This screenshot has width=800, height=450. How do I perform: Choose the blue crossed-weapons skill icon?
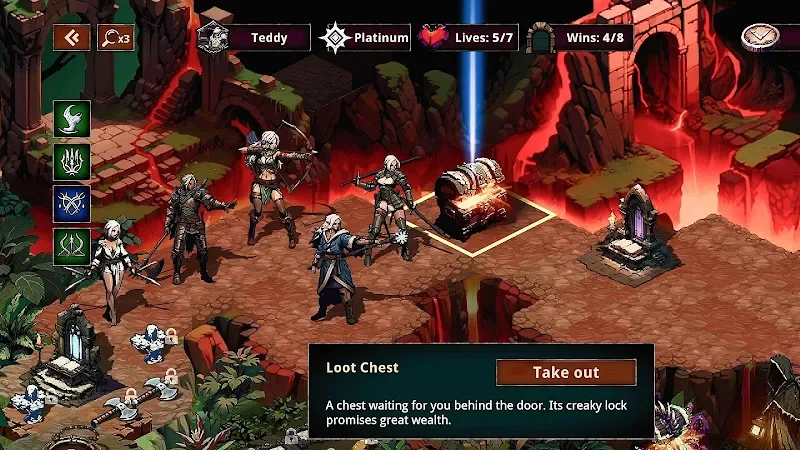pyautogui.click(x=72, y=203)
